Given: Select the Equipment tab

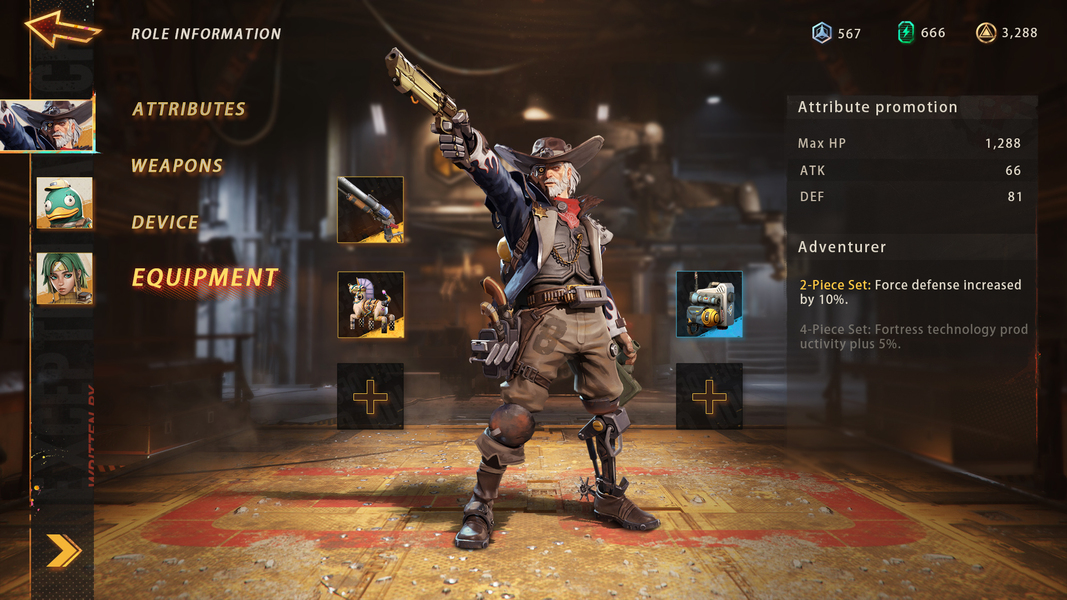Looking at the screenshot, I should [205, 278].
